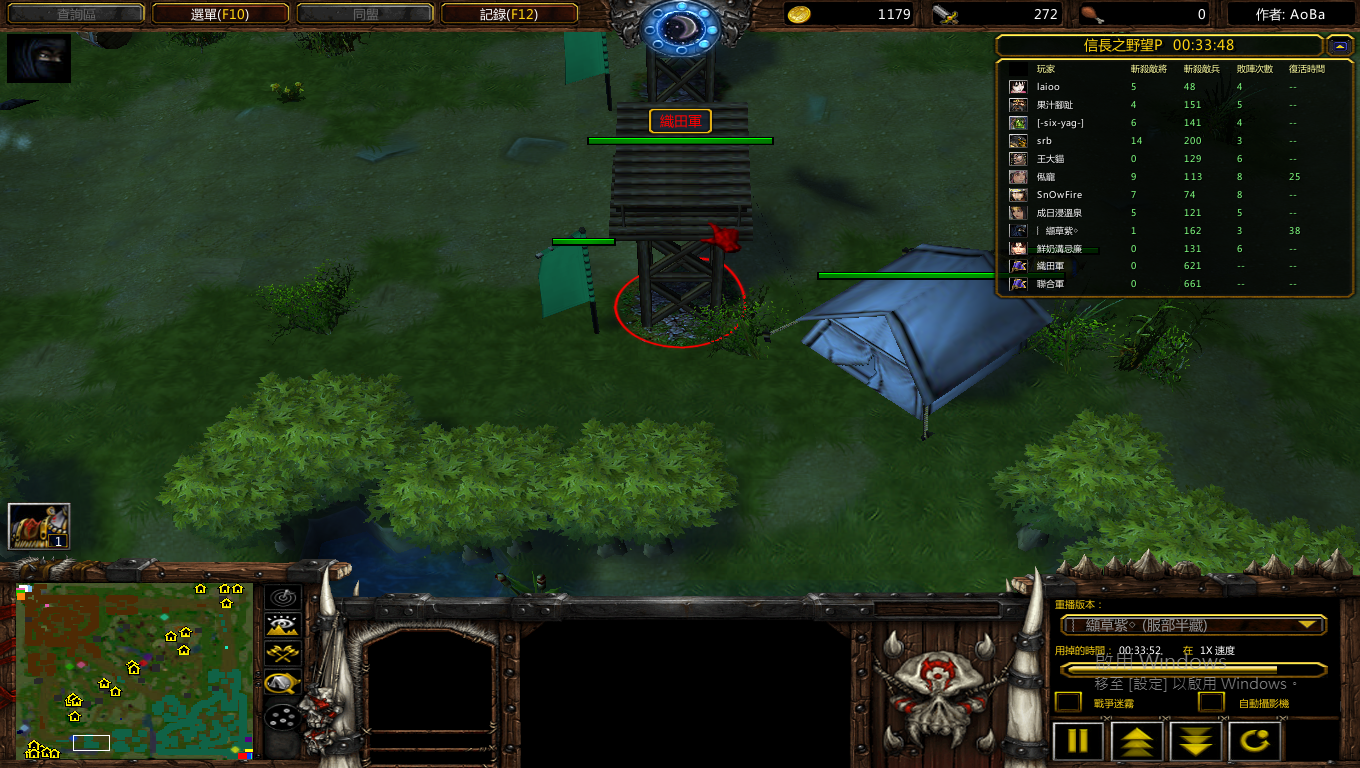Image resolution: width=1360 pixels, height=768 pixels.
Task: Click on the minimap
Action: point(133,670)
